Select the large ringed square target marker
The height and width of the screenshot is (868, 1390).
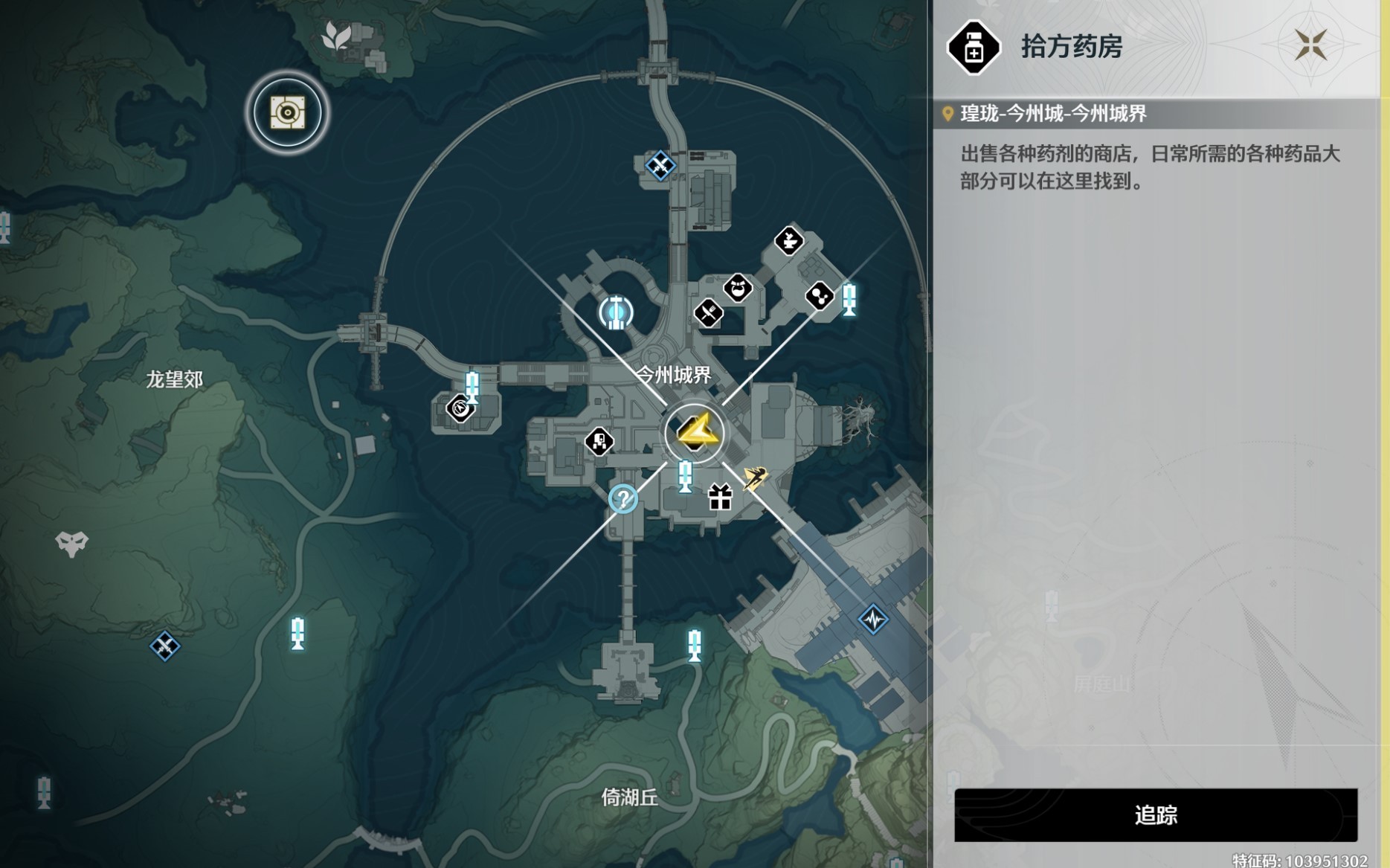(287, 113)
